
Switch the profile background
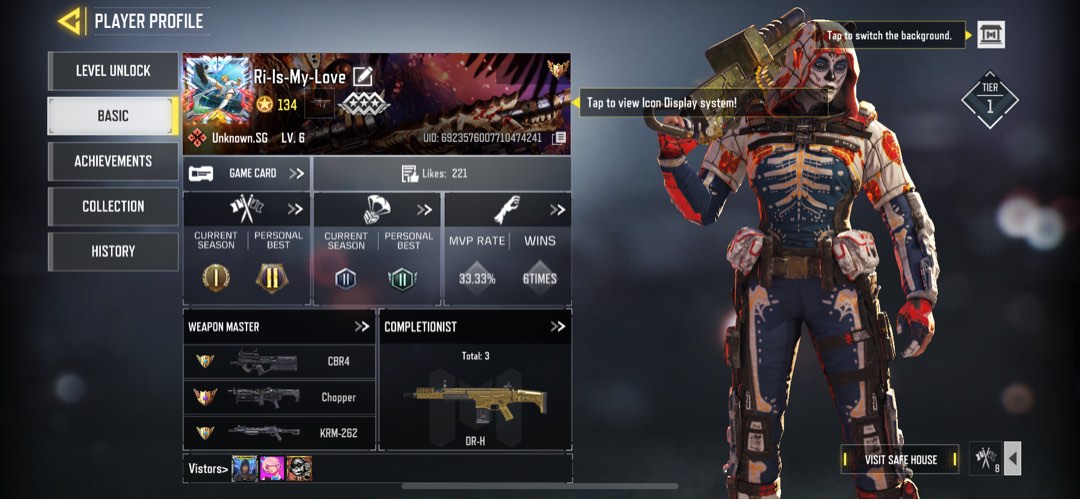click(x=990, y=35)
